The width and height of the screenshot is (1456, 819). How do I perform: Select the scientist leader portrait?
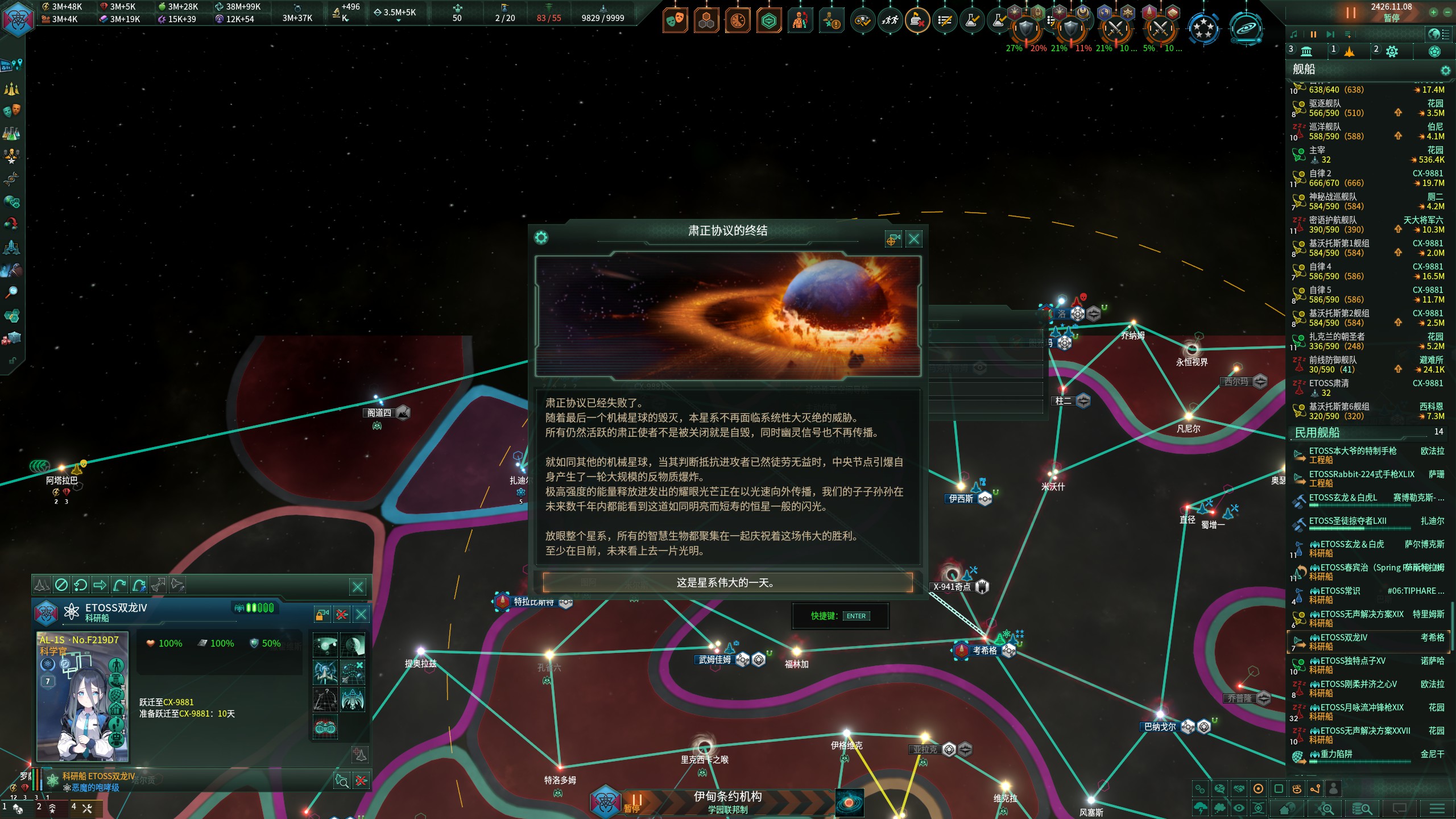(x=83, y=697)
